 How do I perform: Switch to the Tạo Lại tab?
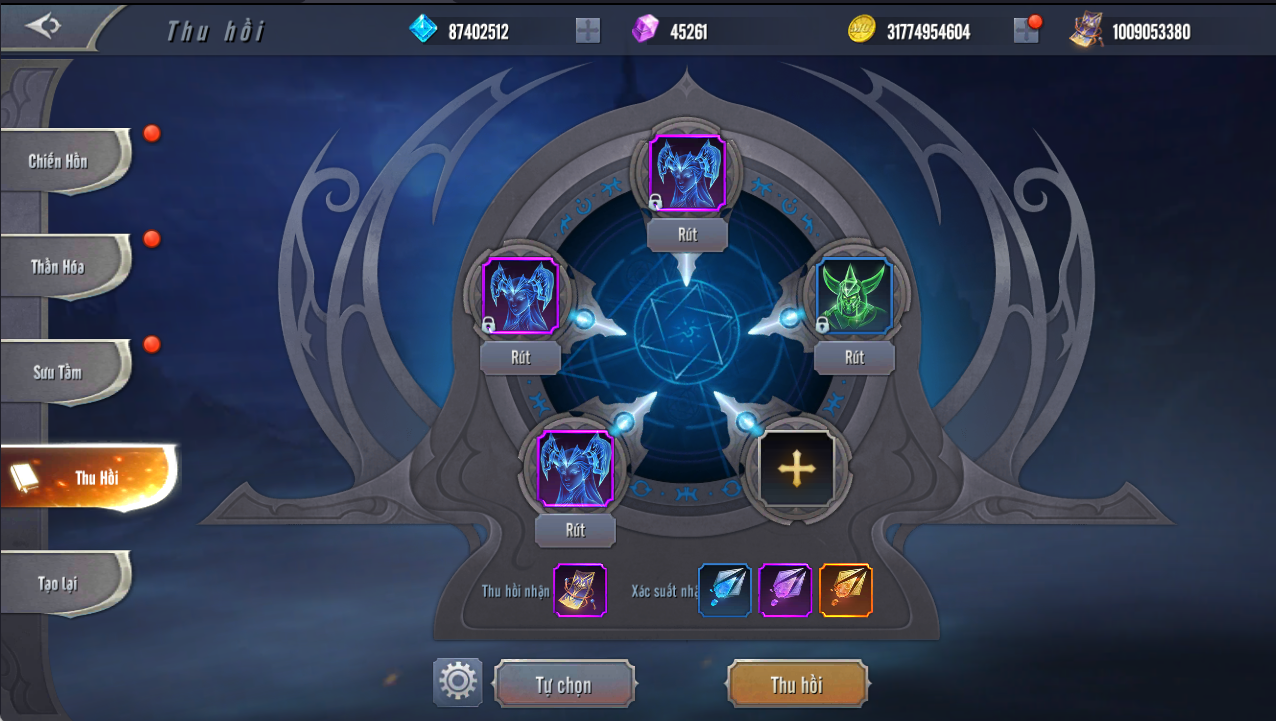pyautogui.click(x=62, y=584)
